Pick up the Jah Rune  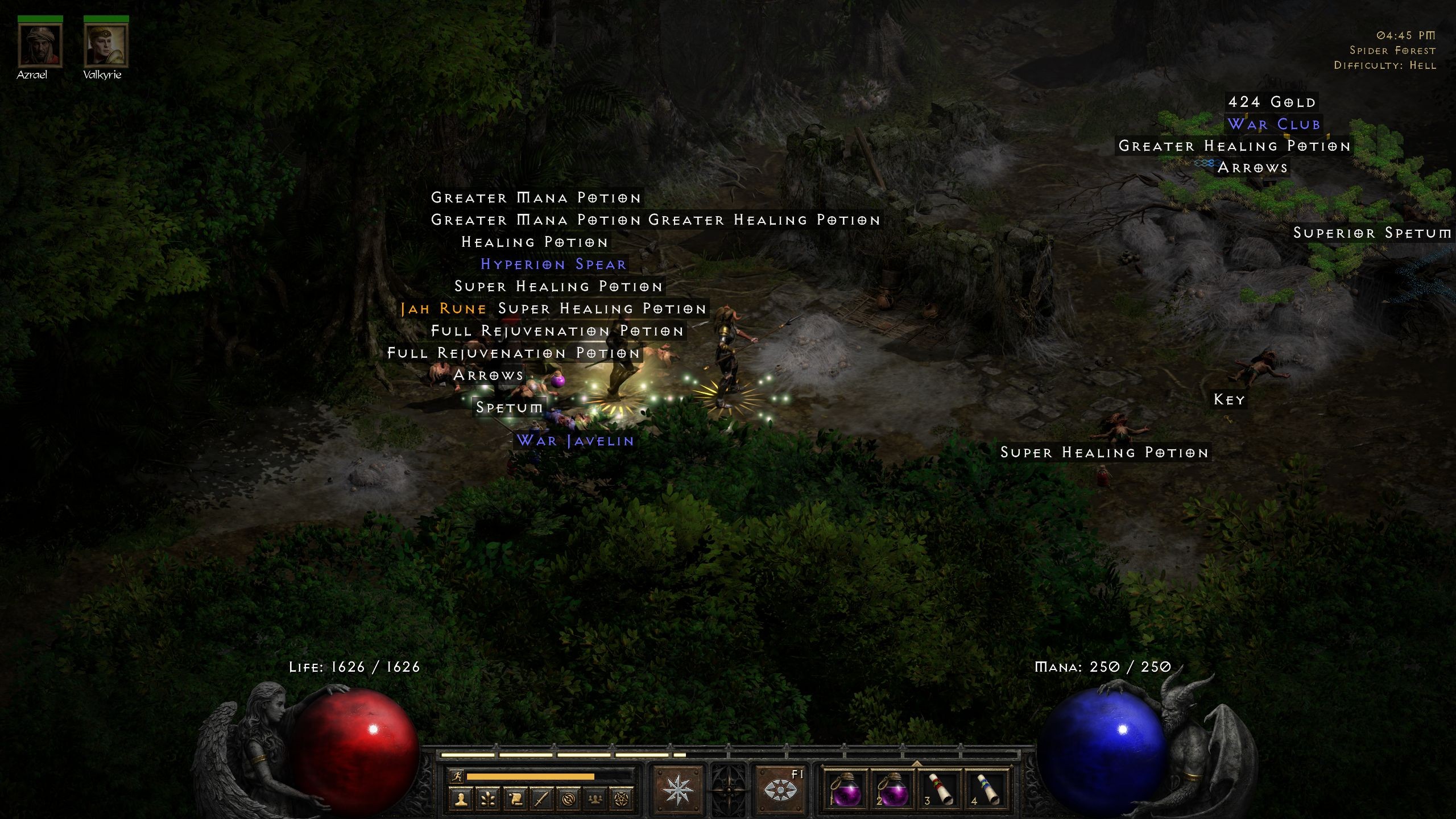point(442,308)
